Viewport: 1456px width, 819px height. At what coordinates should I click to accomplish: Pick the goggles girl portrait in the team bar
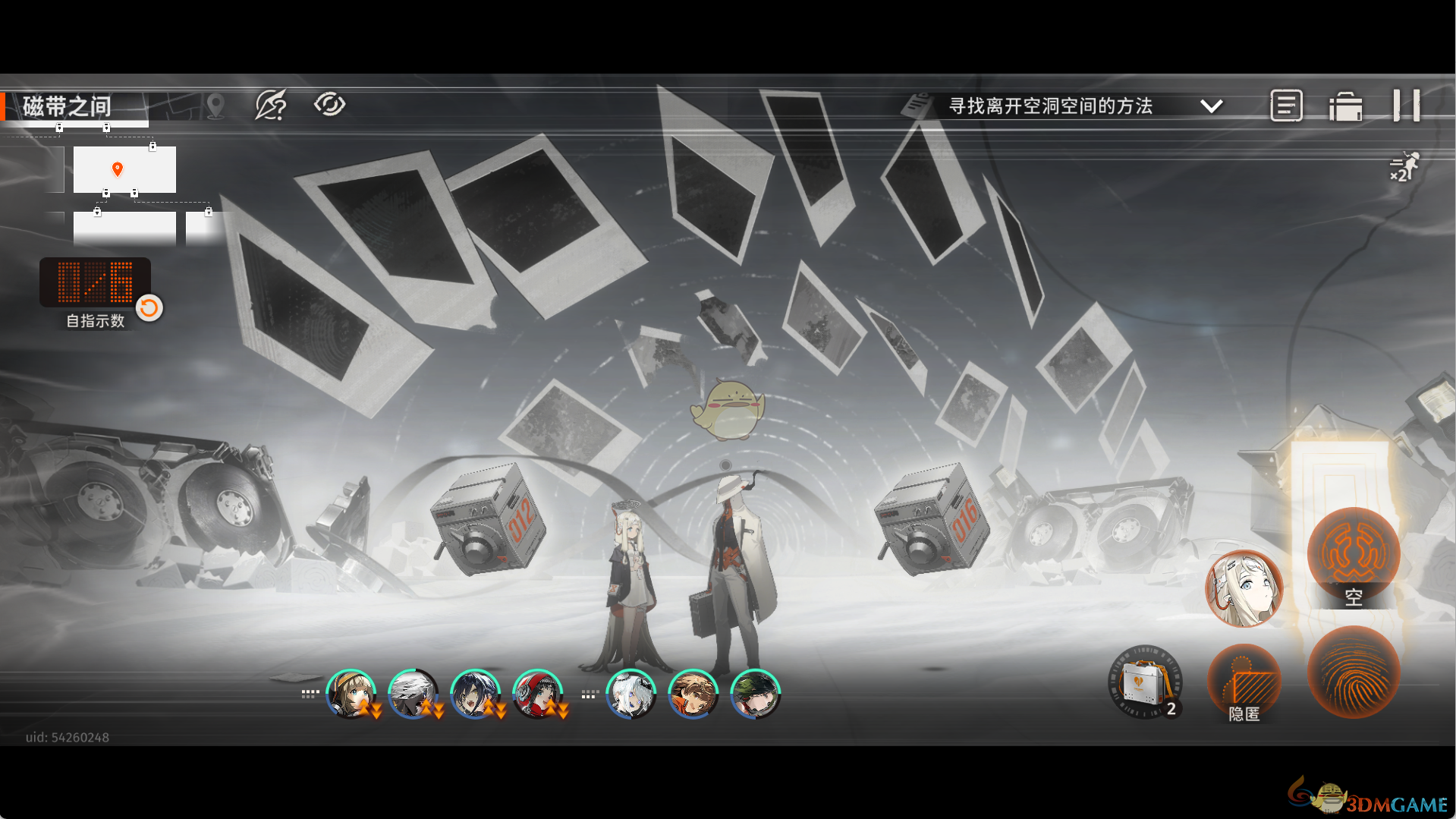[x=351, y=694]
